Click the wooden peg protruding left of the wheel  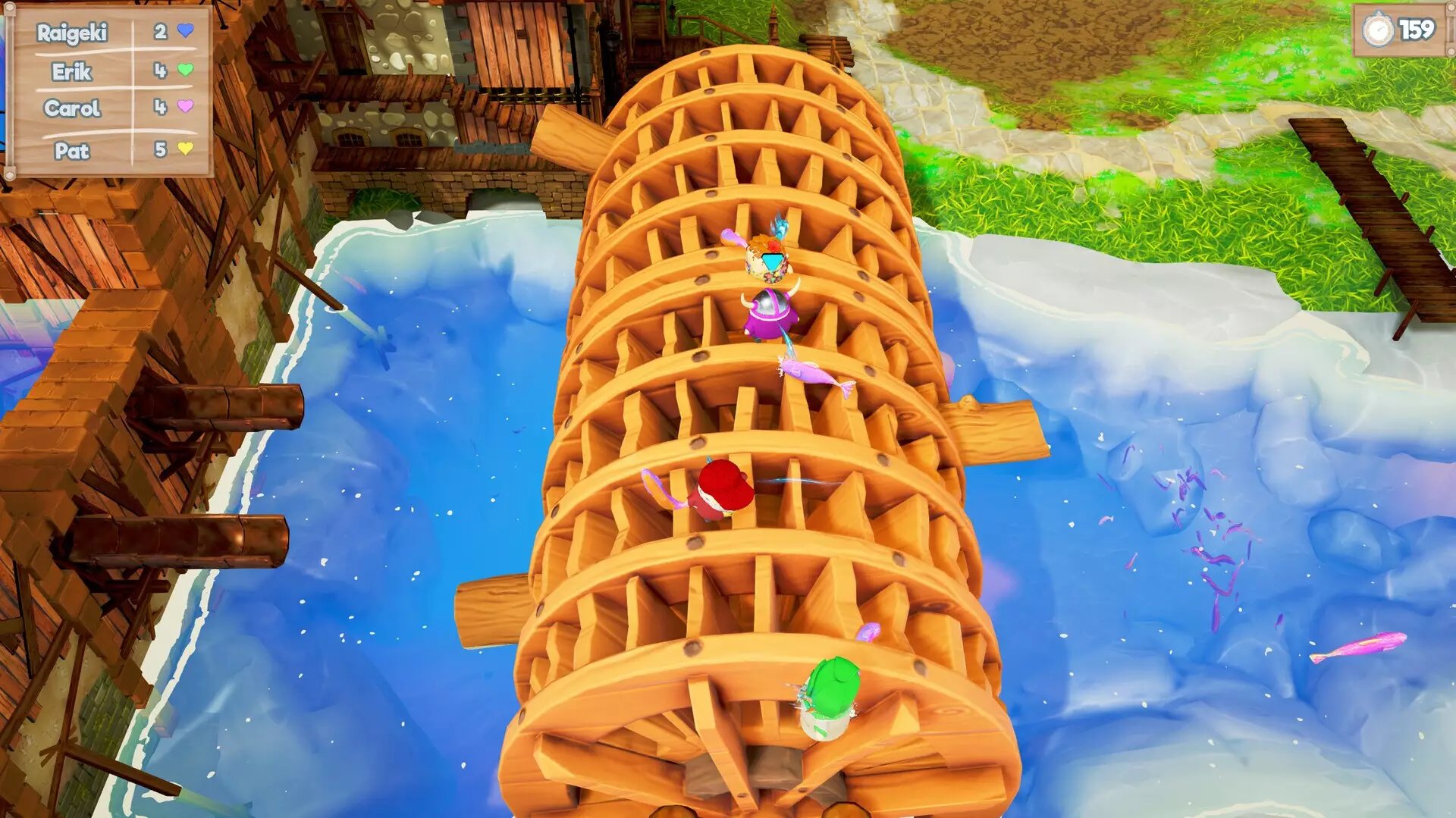click(x=493, y=606)
